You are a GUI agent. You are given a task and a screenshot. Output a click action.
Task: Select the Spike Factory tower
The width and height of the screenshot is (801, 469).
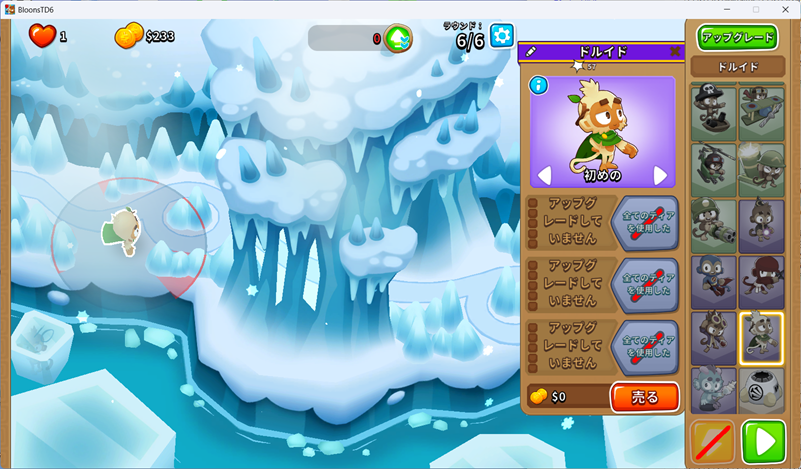click(761, 391)
